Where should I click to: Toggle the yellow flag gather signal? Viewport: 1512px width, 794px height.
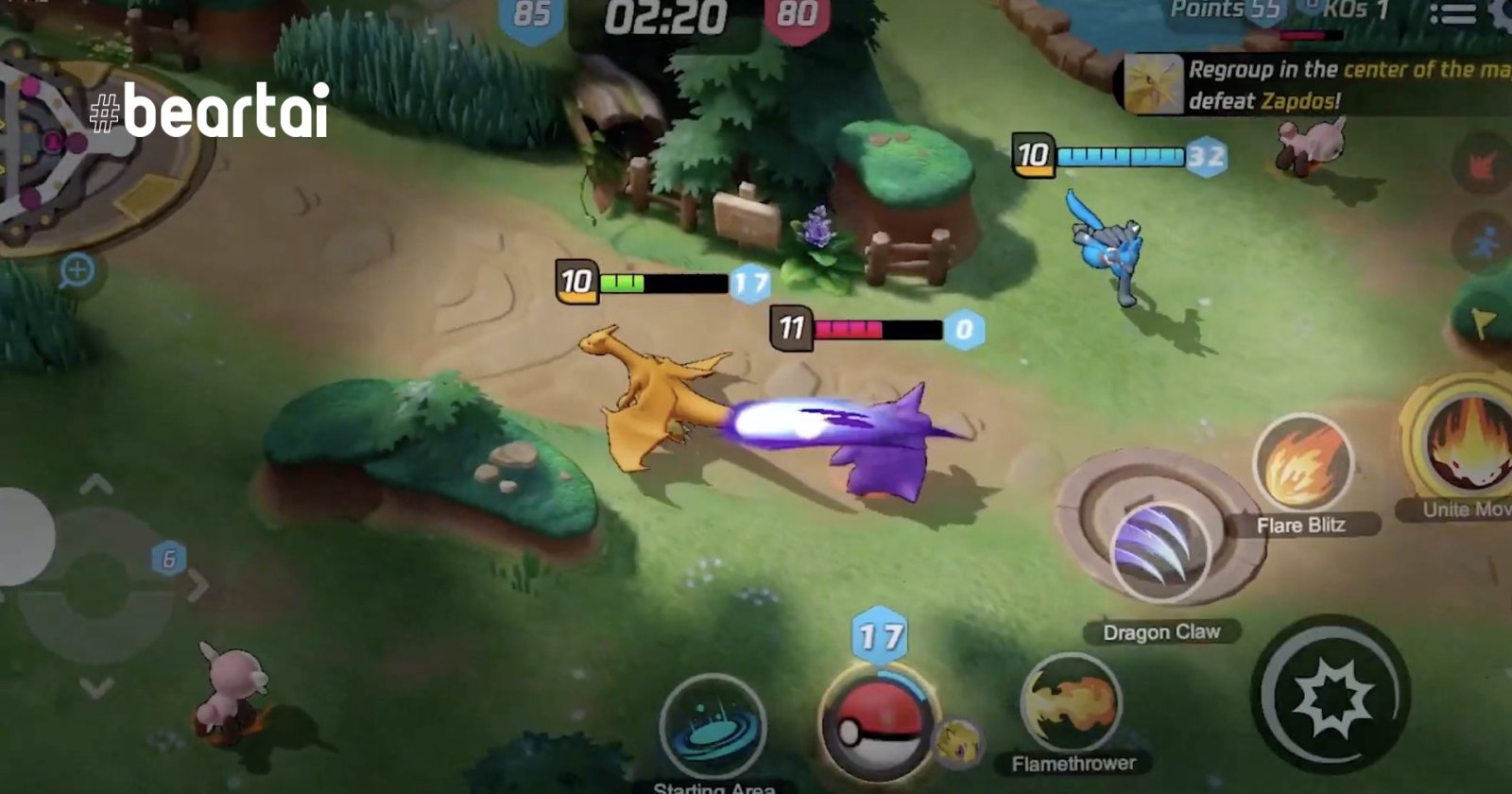[1482, 321]
